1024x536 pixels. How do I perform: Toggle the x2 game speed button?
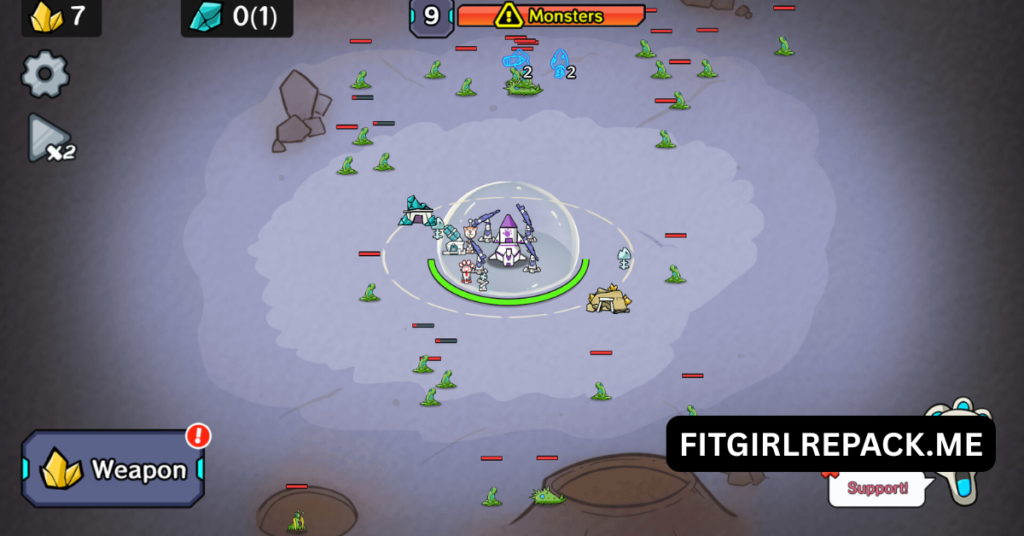[x=49, y=139]
